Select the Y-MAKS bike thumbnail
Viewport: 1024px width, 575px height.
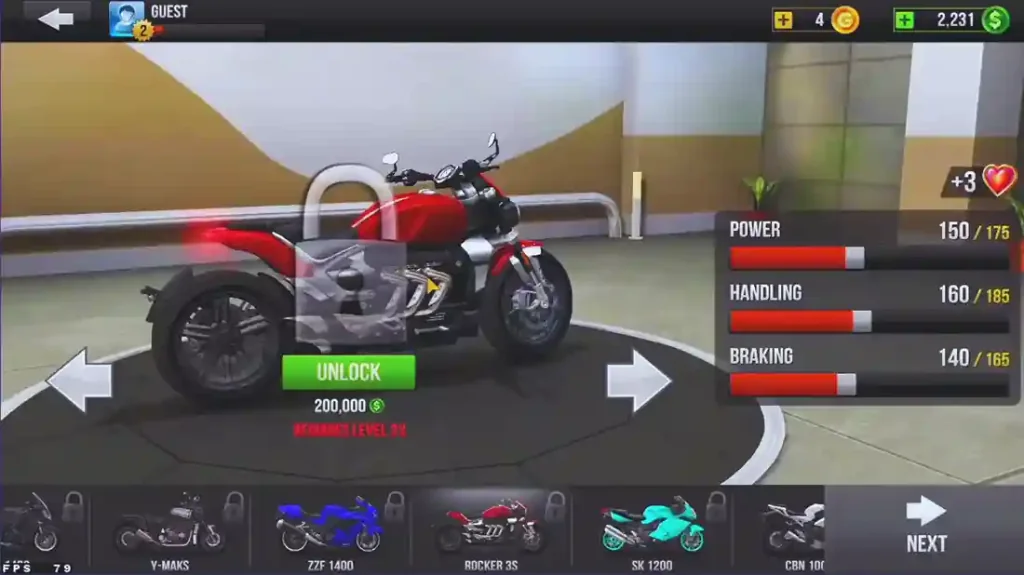[168, 526]
